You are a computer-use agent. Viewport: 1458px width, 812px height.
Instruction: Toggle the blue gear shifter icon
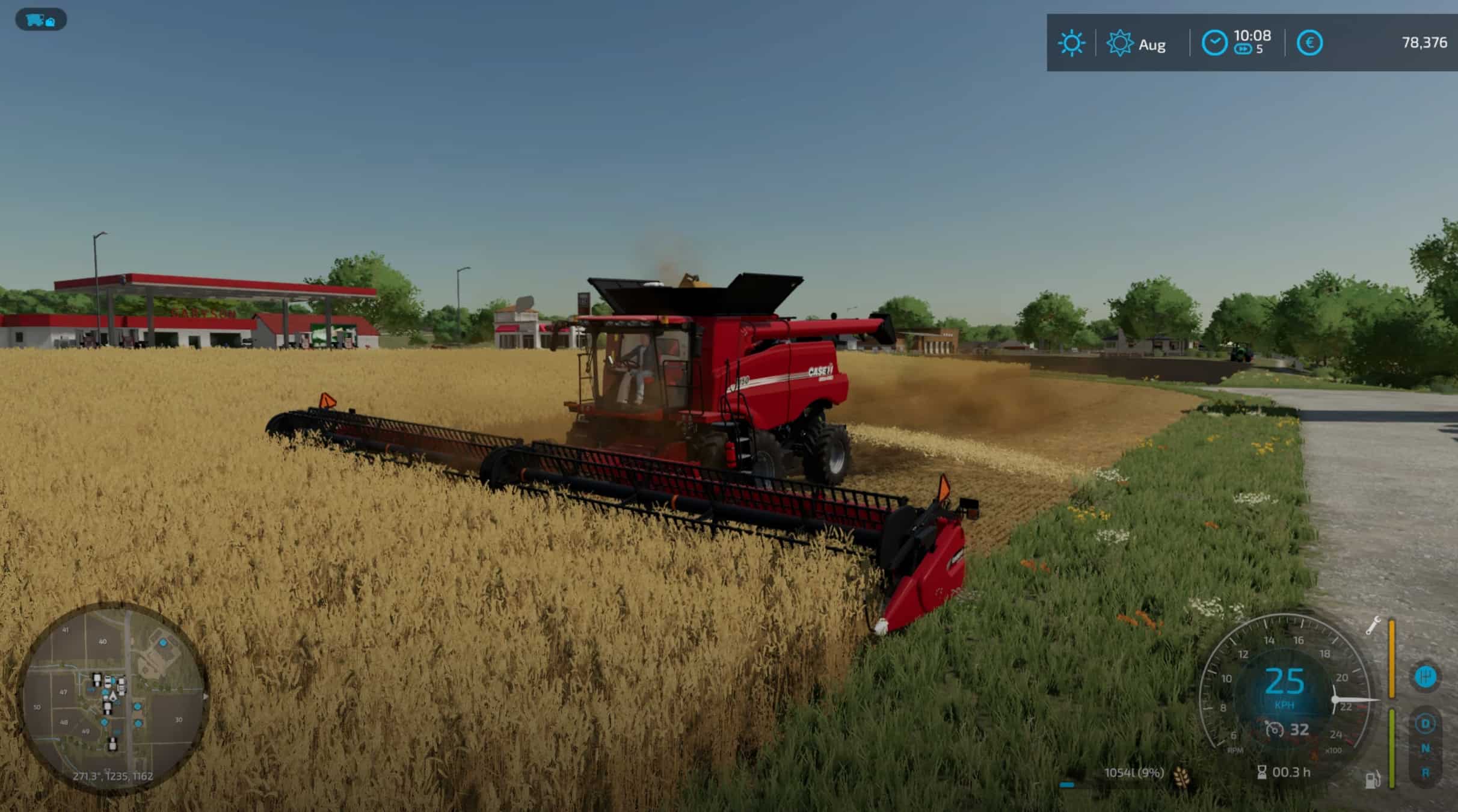[x=1425, y=677]
